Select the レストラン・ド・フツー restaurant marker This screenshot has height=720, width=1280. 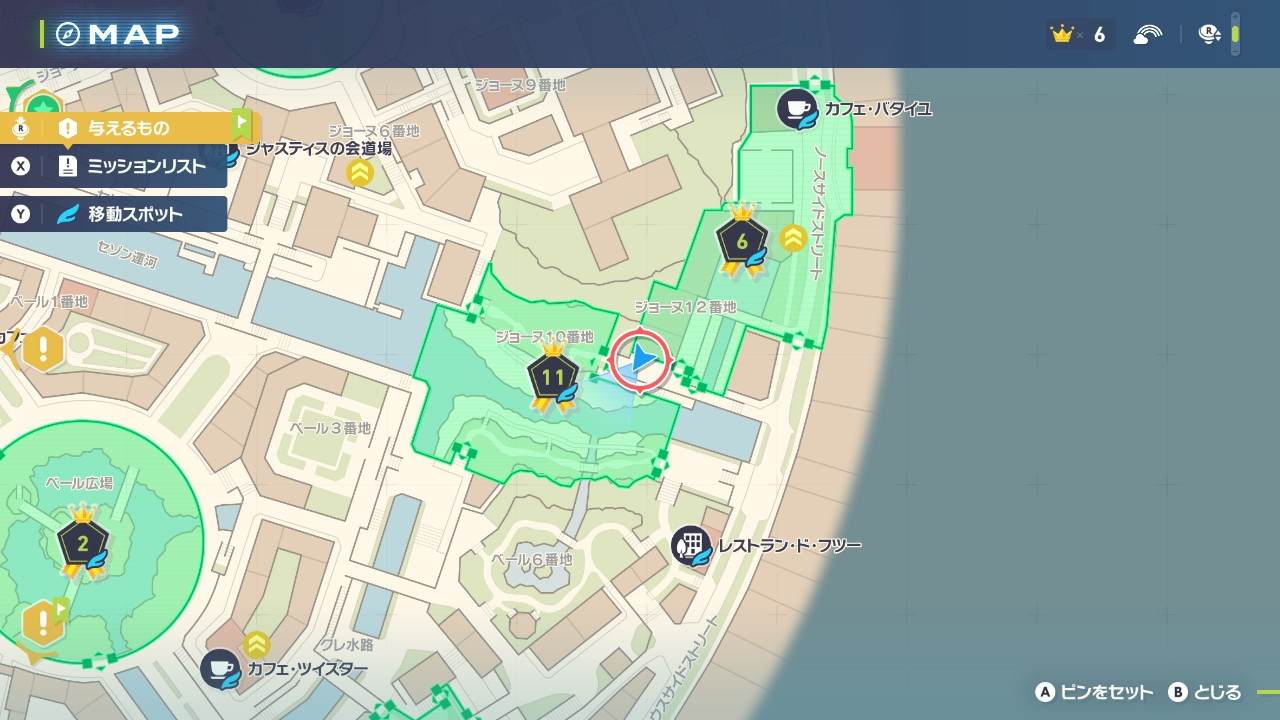pos(691,546)
